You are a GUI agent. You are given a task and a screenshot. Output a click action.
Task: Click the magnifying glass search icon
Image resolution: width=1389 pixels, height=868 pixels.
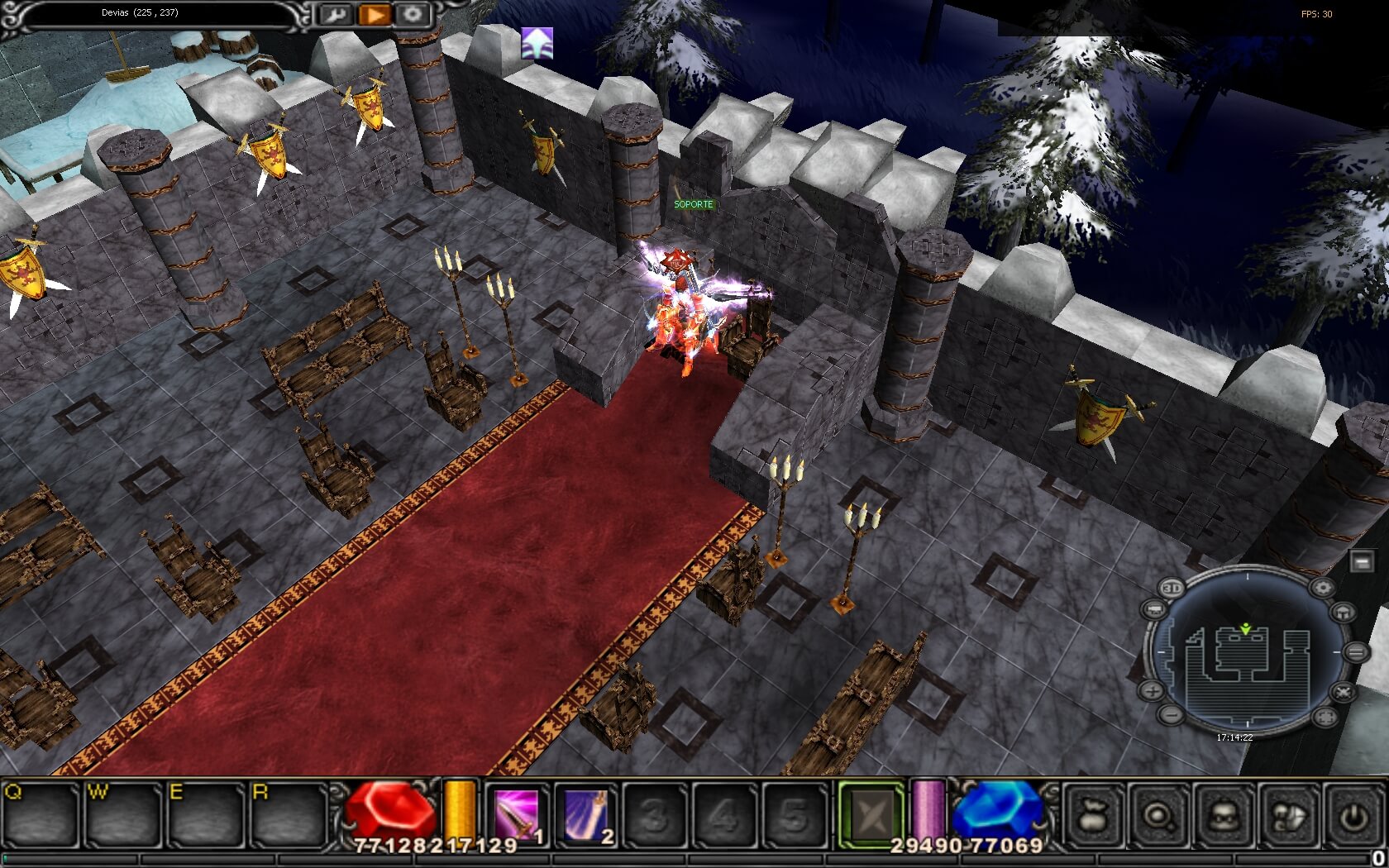point(1158,818)
